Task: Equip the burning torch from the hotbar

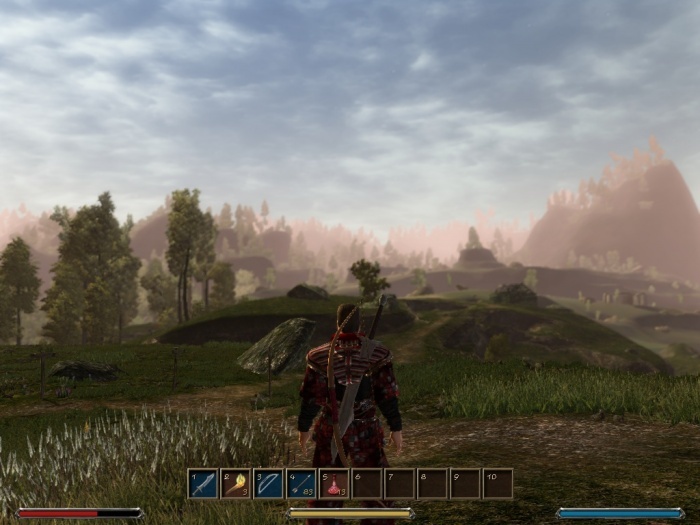Action: [236, 484]
